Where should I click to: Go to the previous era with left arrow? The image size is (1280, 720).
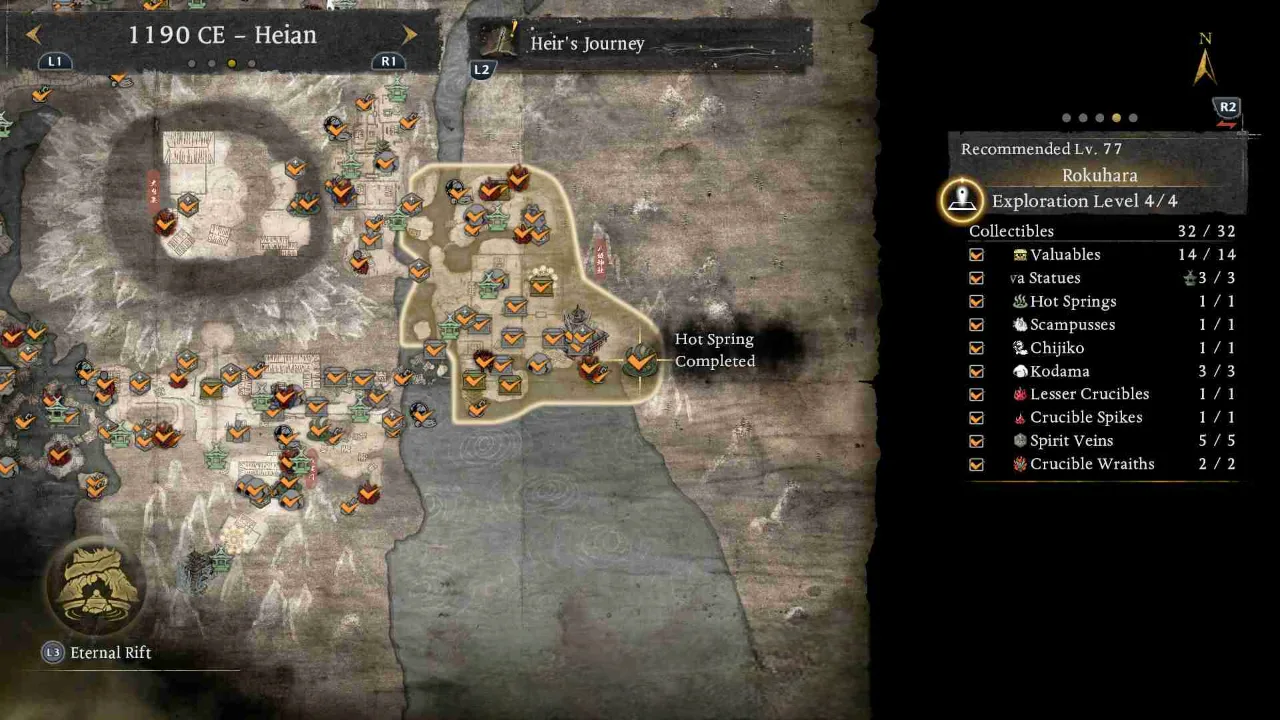point(33,35)
